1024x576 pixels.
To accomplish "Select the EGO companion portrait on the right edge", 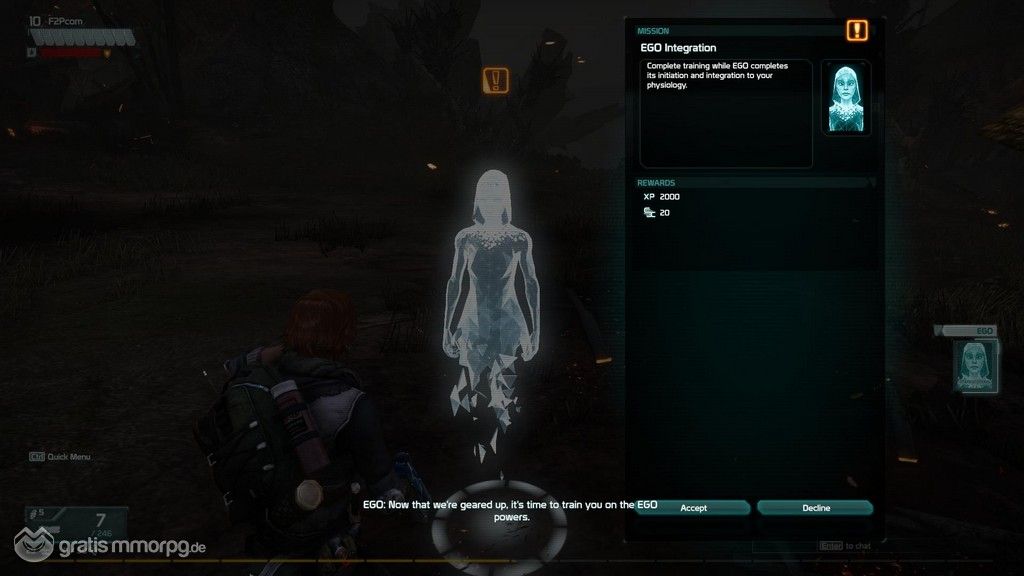I will tap(974, 364).
